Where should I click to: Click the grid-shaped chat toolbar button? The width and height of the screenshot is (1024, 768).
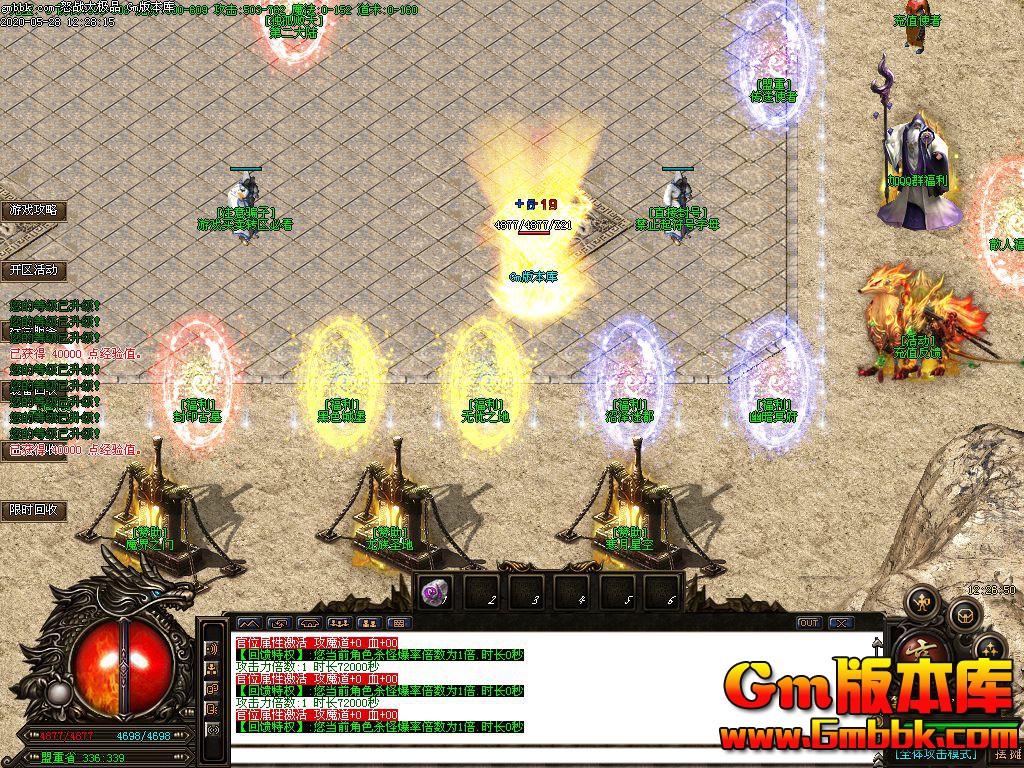(x=398, y=623)
